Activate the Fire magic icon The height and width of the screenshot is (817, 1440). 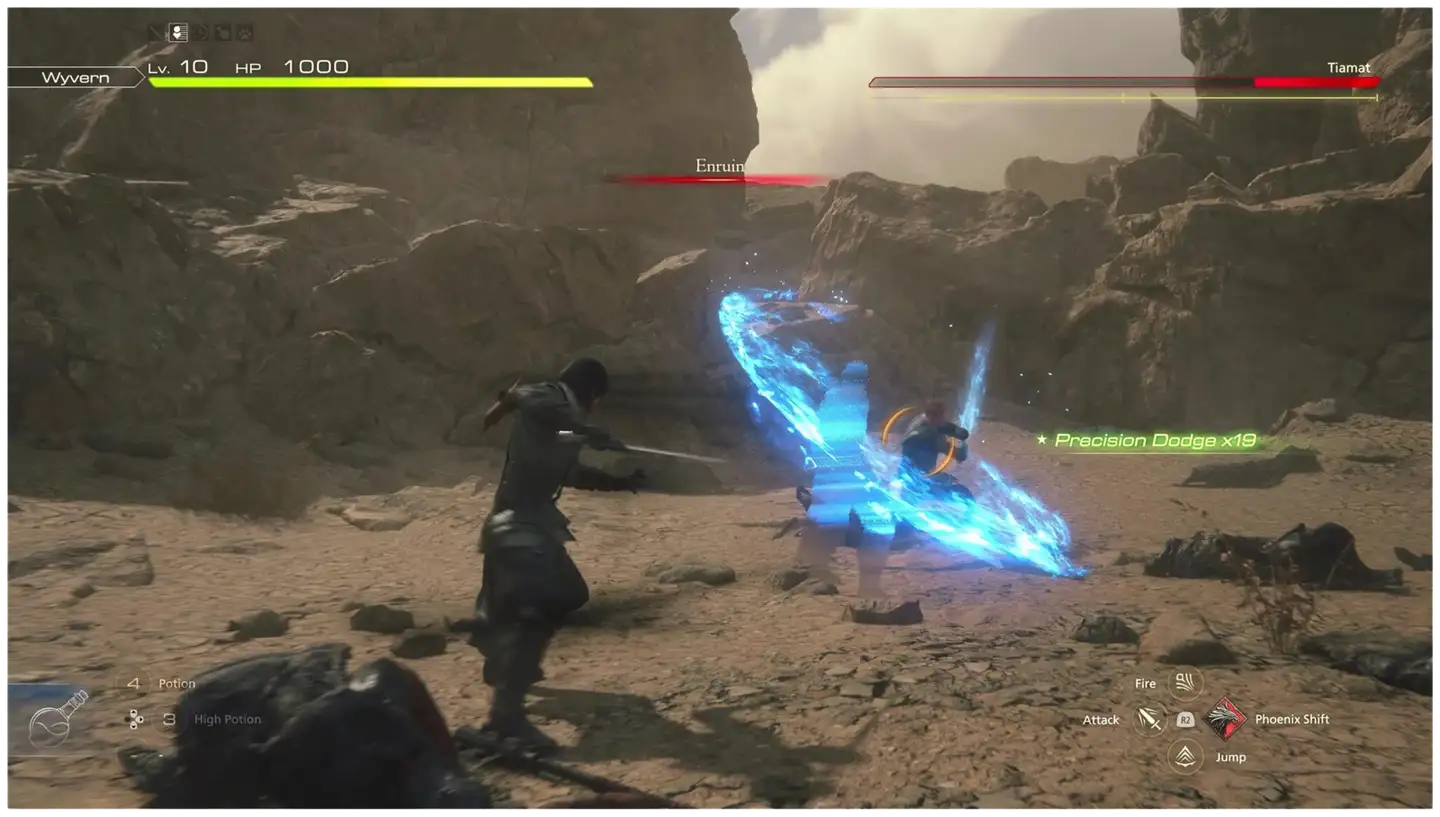(x=1185, y=684)
